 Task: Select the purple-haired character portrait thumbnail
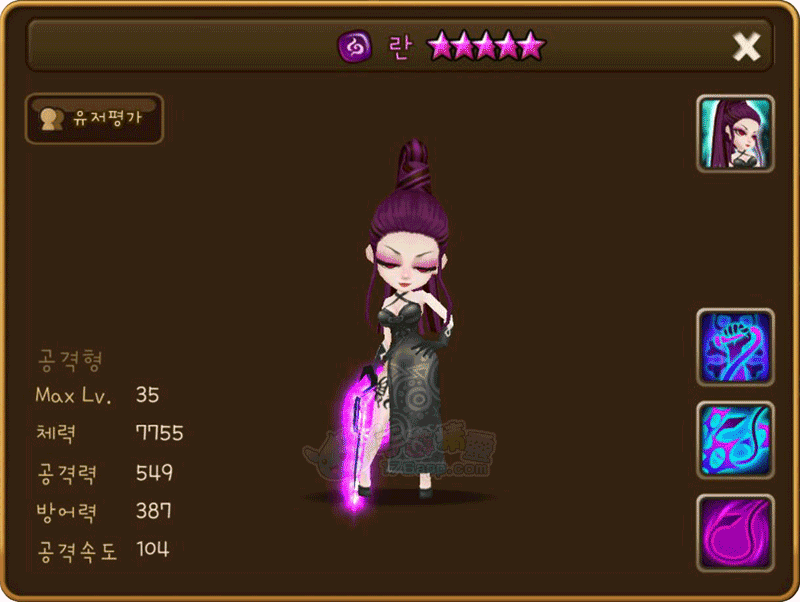735,134
